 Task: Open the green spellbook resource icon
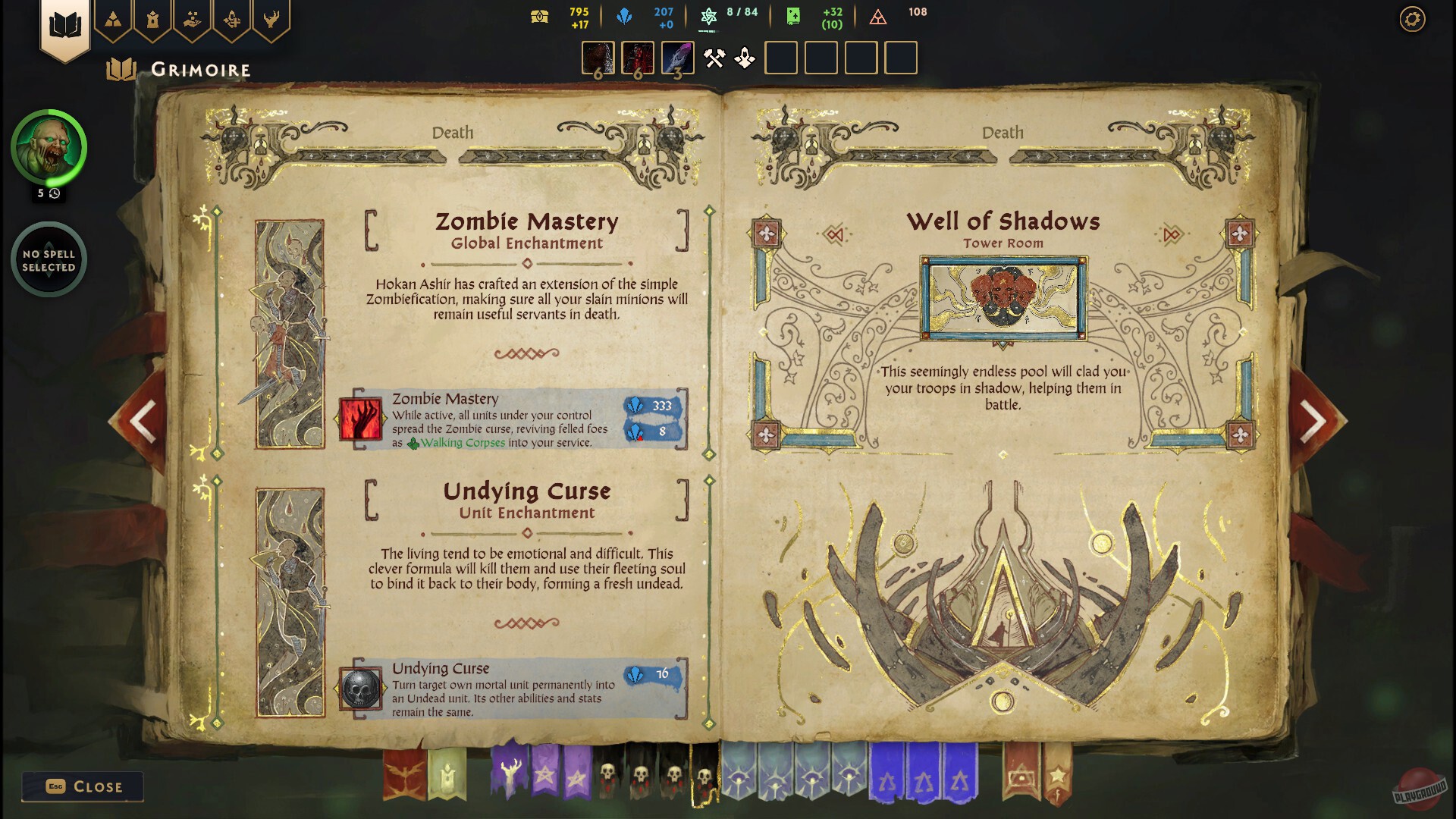click(792, 16)
